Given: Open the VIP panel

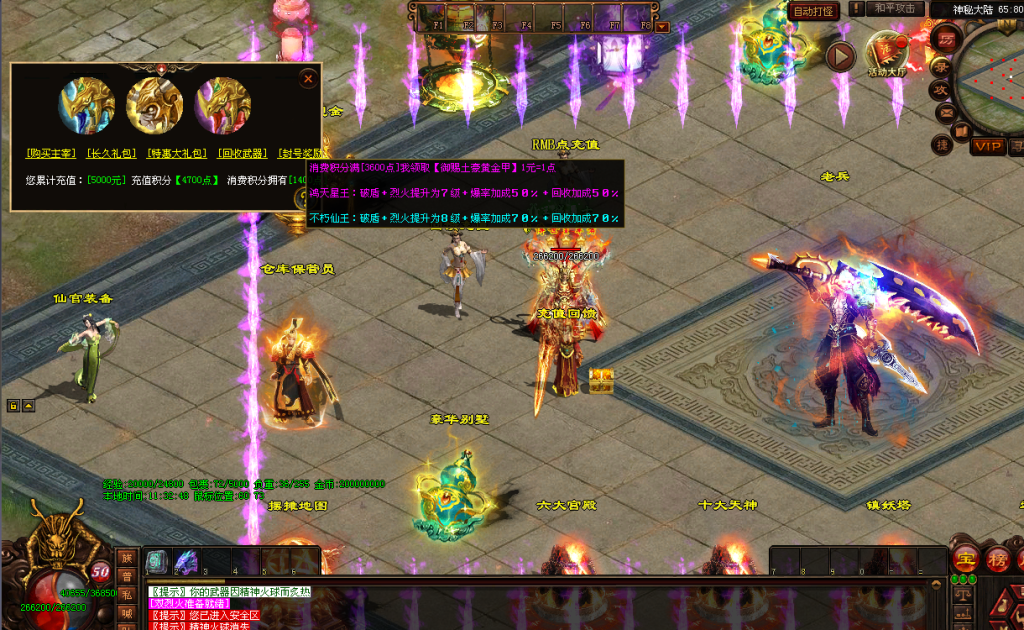Looking at the screenshot, I should tap(988, 146).
